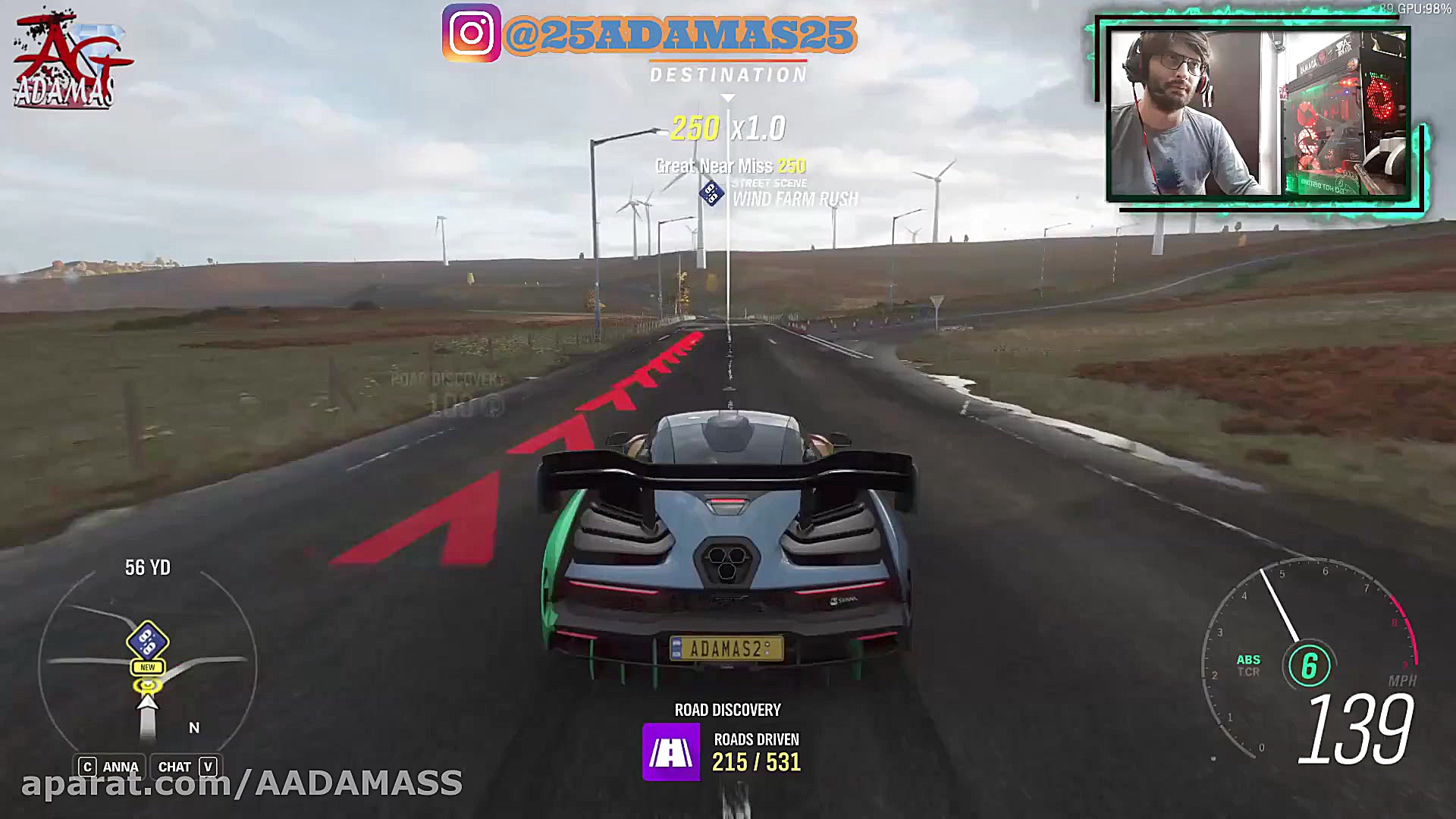Screen dimensions: 1456x819
Task: Click the circular minimap
Action: tap(148, 667)
